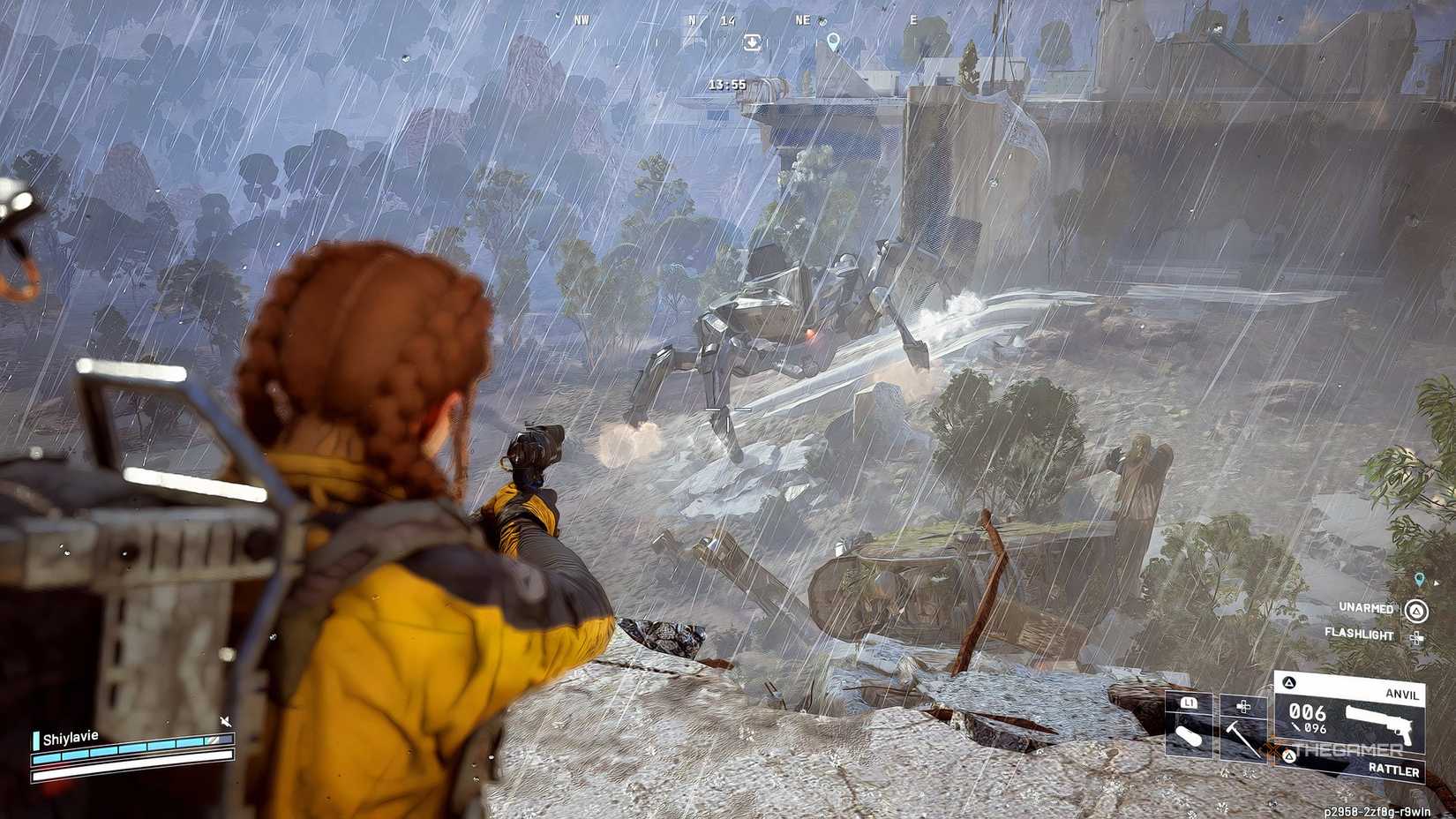Select the NE heading on the compass

click(x=802, y=20)
